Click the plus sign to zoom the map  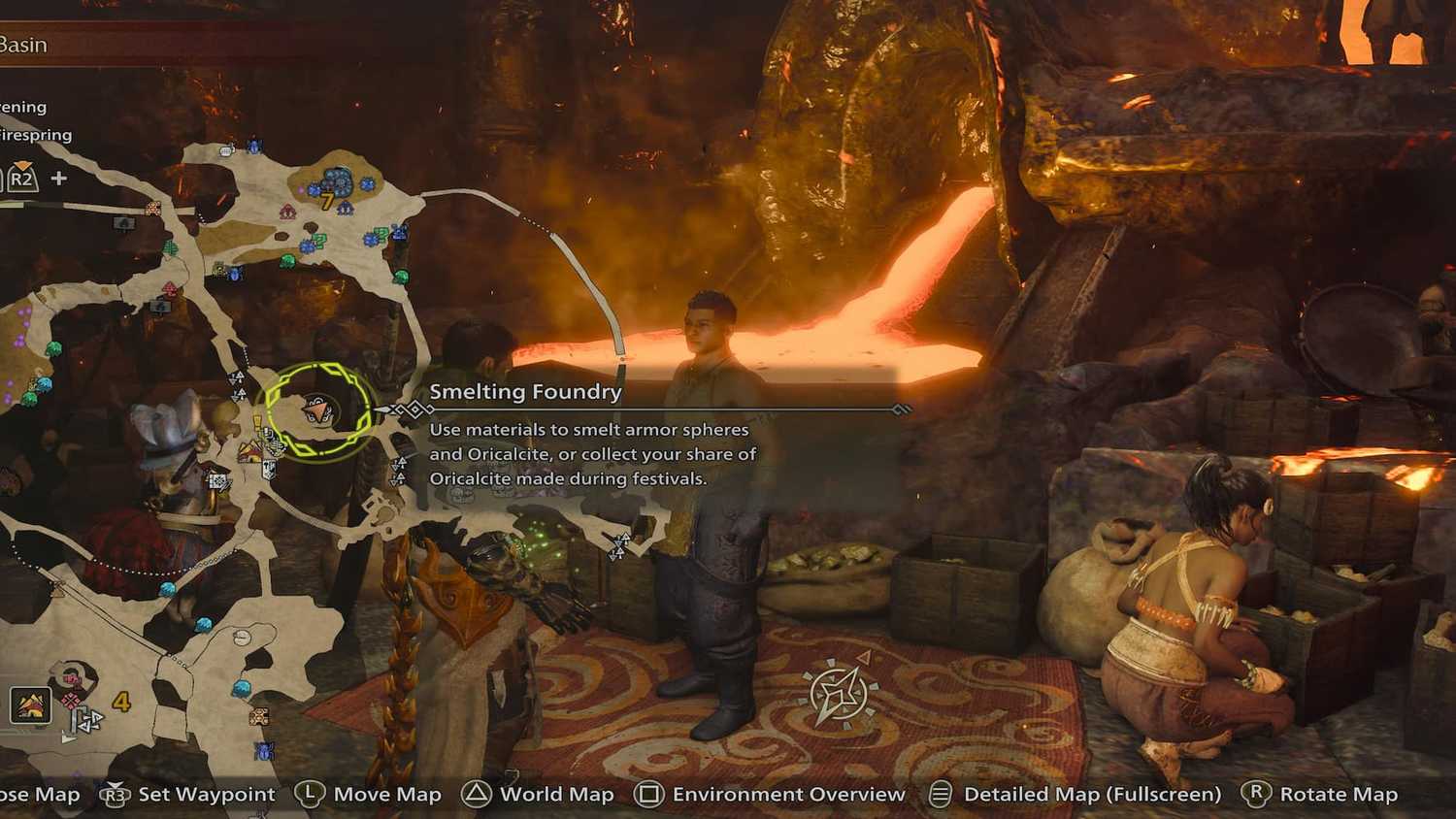pyautogui.click(x=58, y=178)
